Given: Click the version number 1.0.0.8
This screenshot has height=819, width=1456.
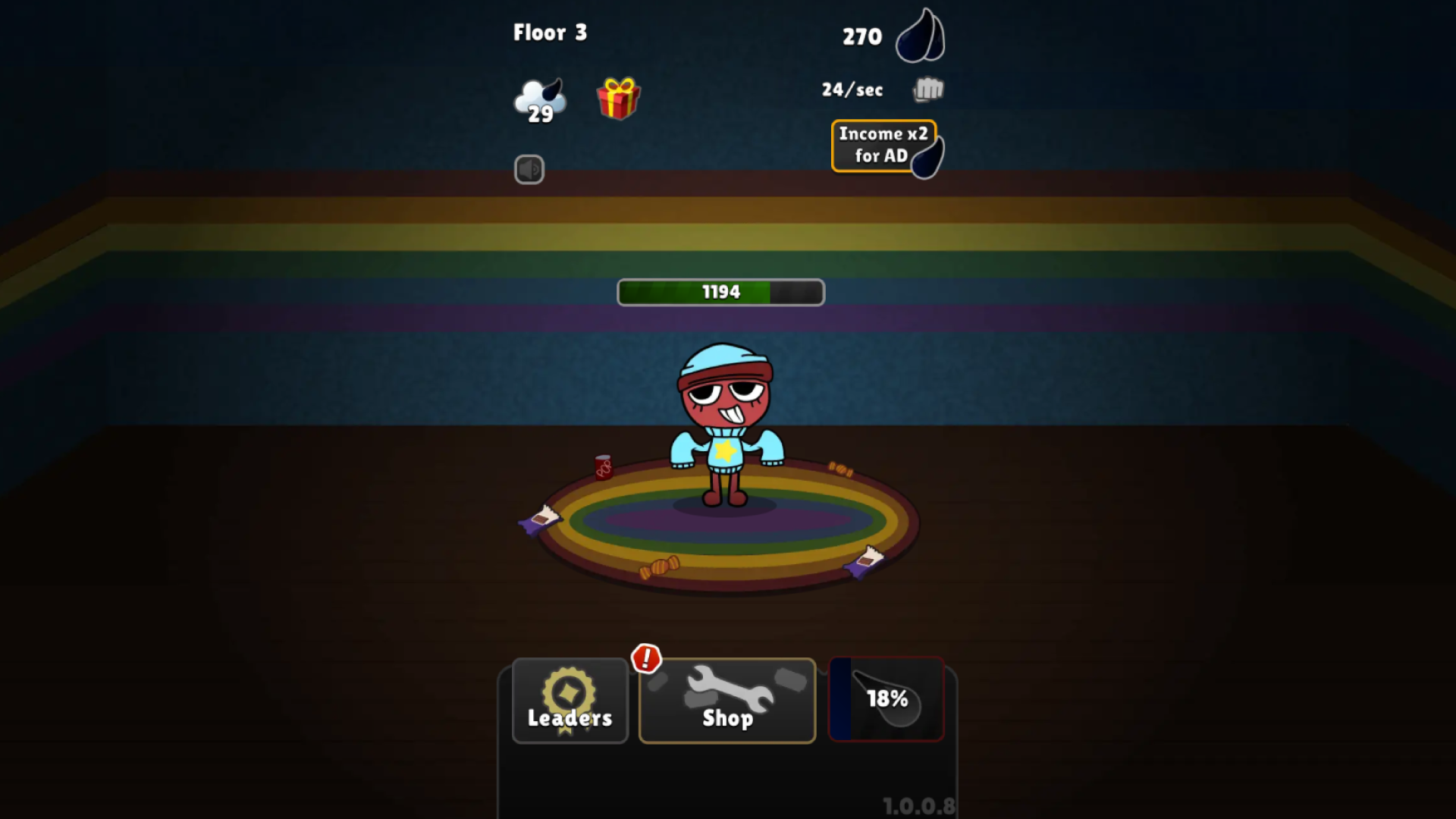Looking at the screenshot, I should pyautogui.click(x=920, y=806).
